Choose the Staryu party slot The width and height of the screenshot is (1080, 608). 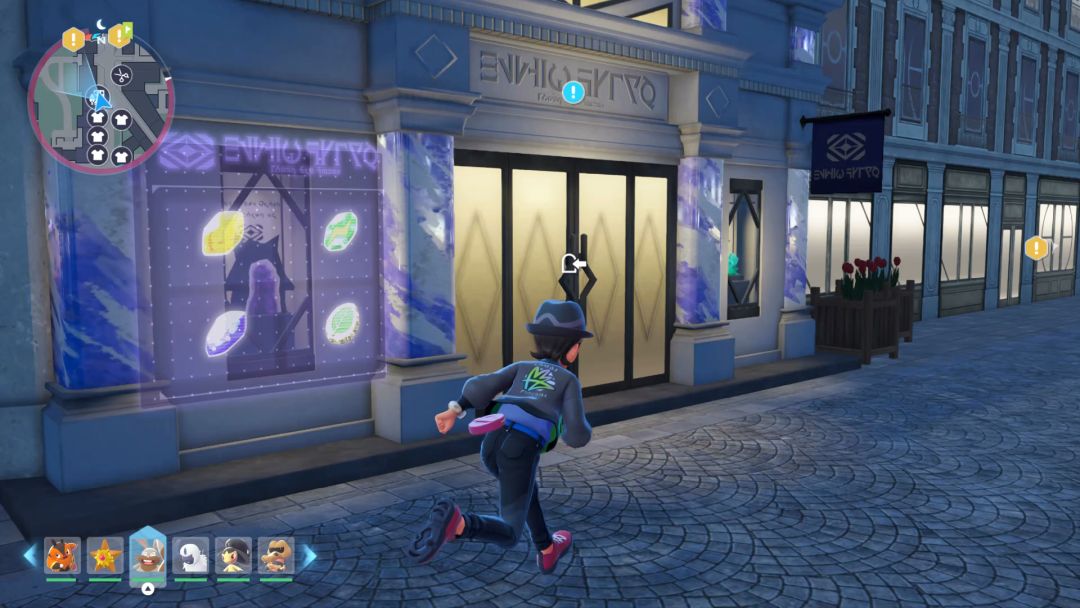click(x=104, y=555)
